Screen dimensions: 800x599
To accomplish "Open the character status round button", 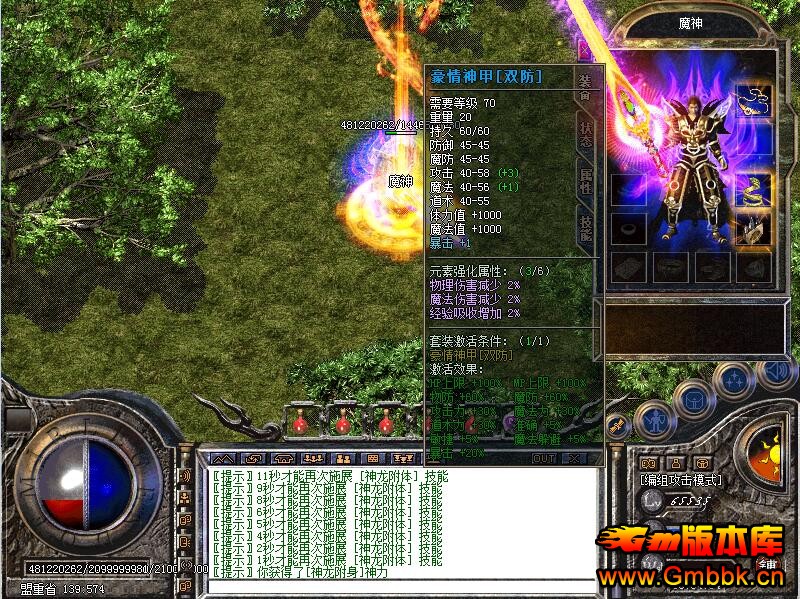I will 656,419.
